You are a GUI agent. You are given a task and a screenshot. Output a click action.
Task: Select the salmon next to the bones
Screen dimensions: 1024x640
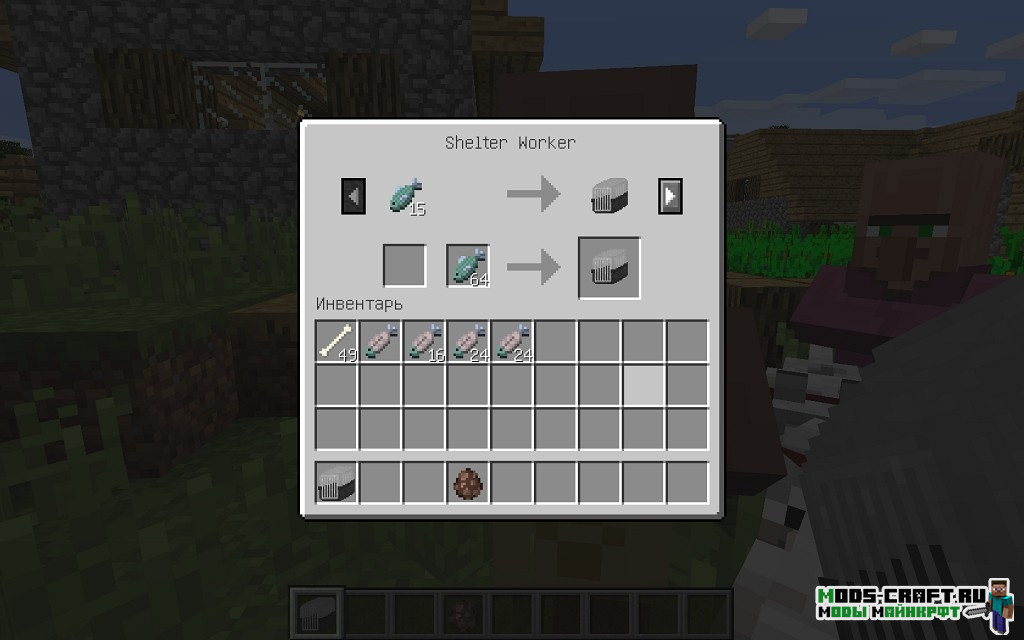[380, 342]
